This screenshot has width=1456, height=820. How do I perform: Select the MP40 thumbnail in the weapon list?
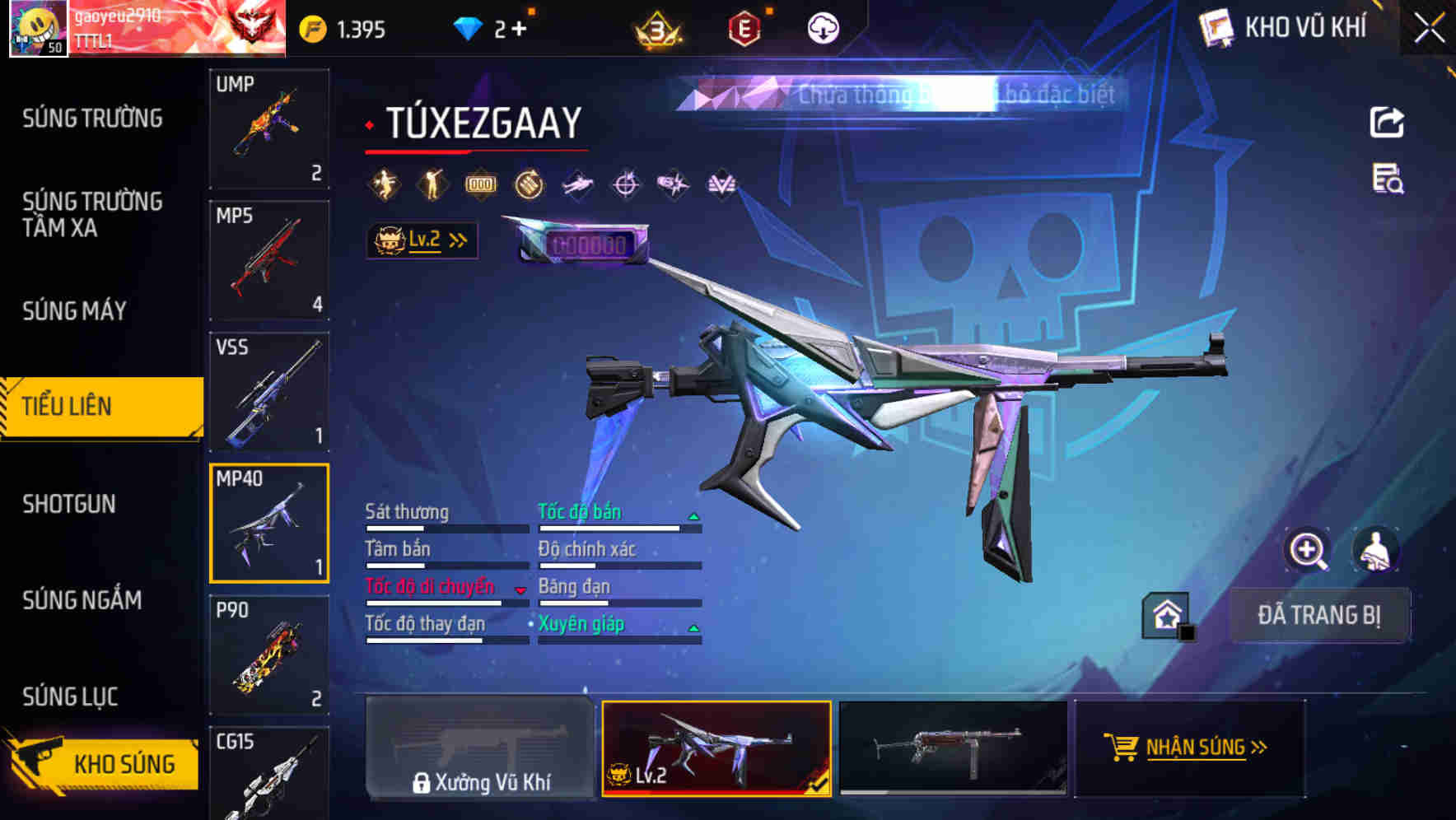click(269, 521)
